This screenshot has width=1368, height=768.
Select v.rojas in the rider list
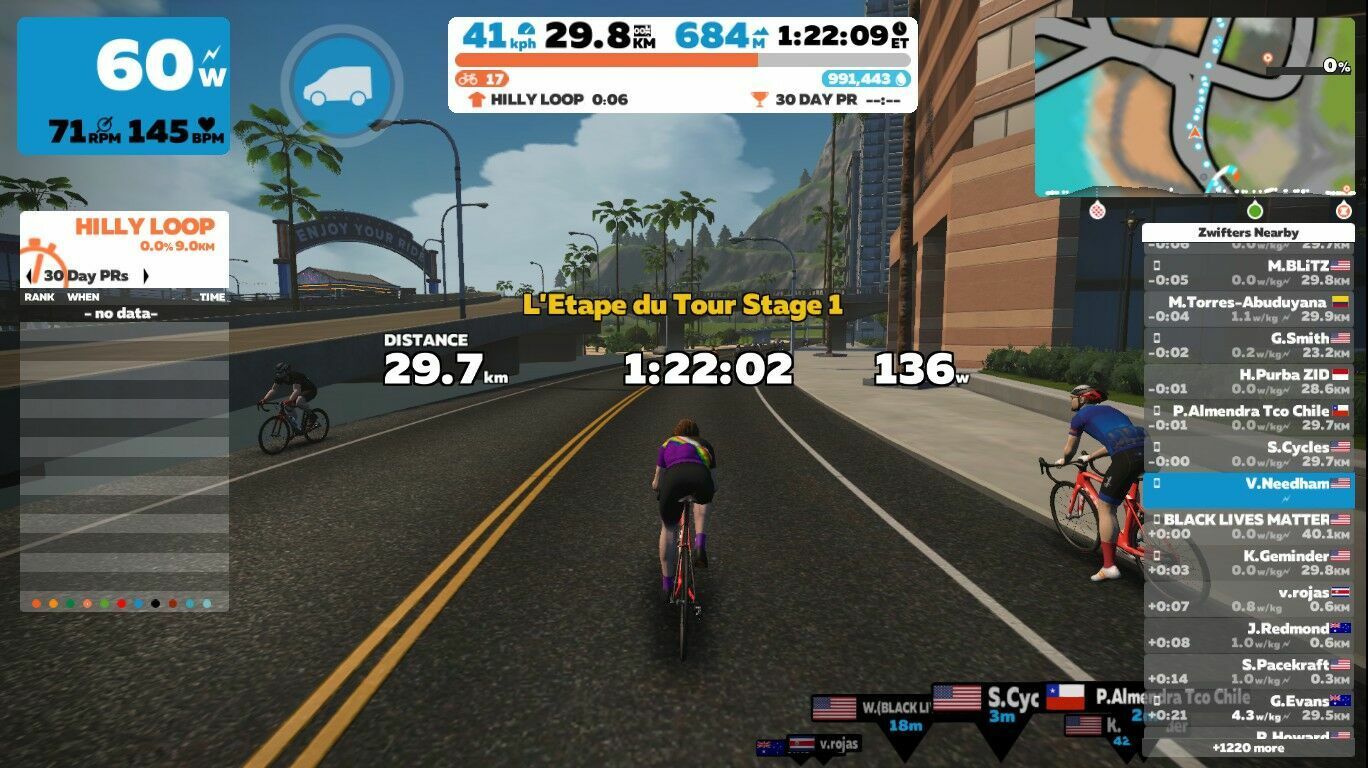[x=1247, y=599]
